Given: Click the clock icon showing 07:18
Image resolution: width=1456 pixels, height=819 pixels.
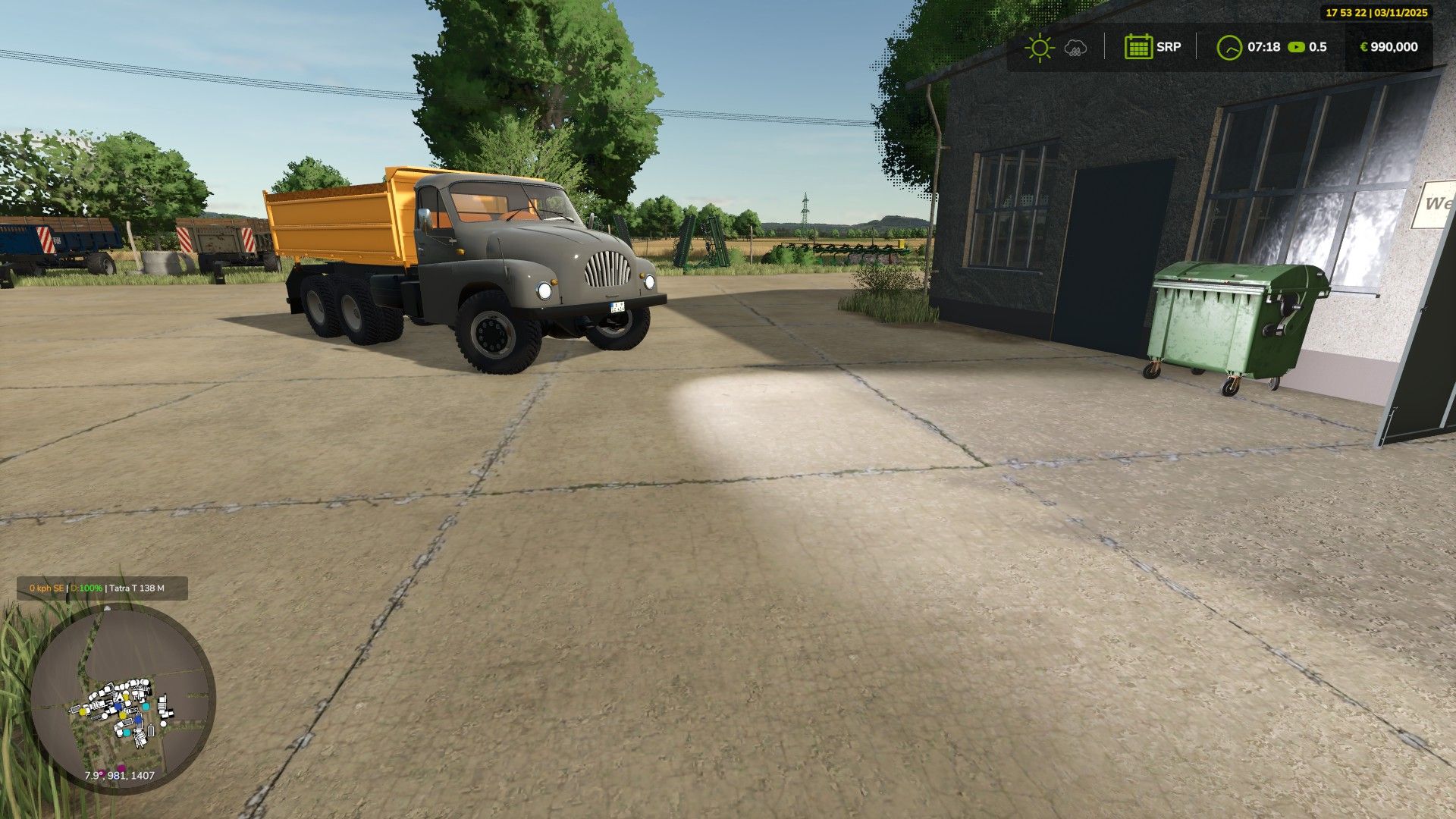Looking at the screenshot, I should coord(1229,47).
